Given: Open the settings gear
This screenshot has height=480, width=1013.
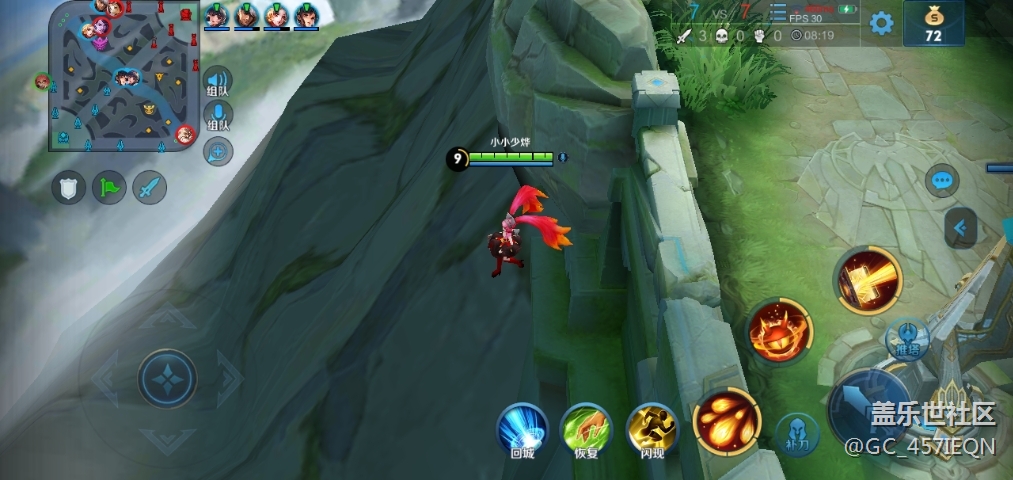Looking at the screenshot, I should [880, 24].
